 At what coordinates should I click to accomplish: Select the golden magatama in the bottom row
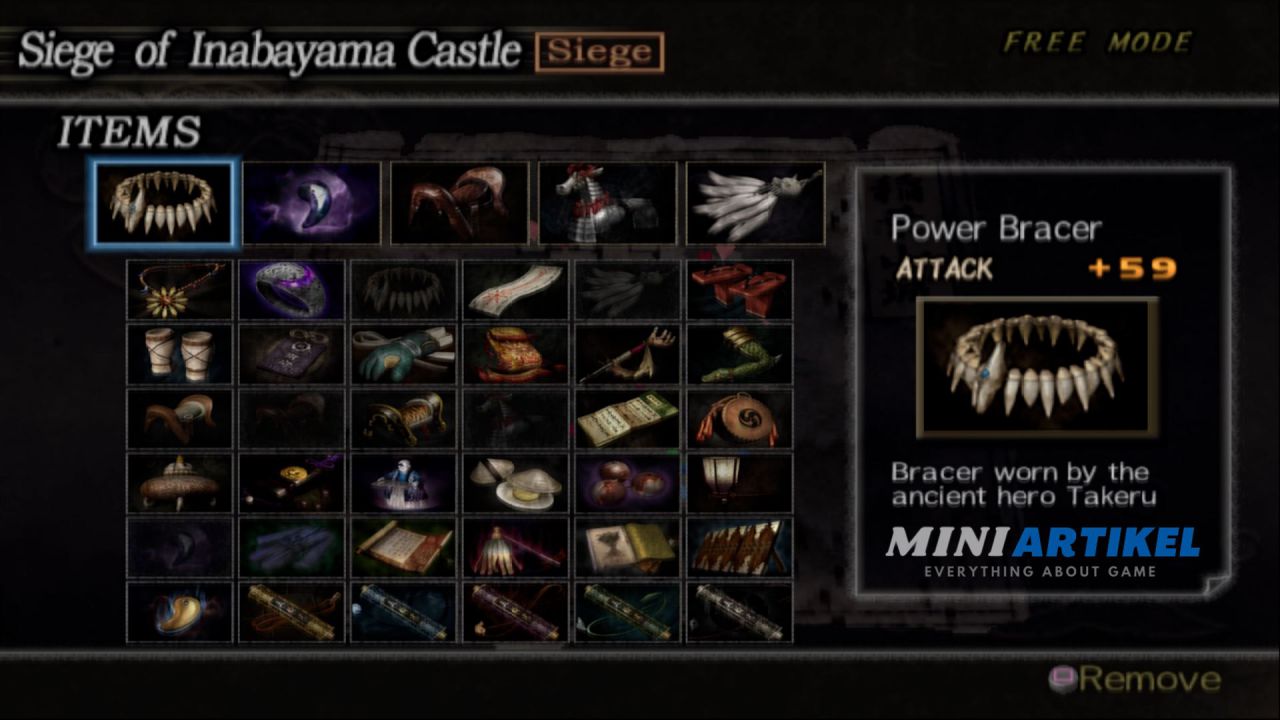pyautogui.click(x=180, y=610)
